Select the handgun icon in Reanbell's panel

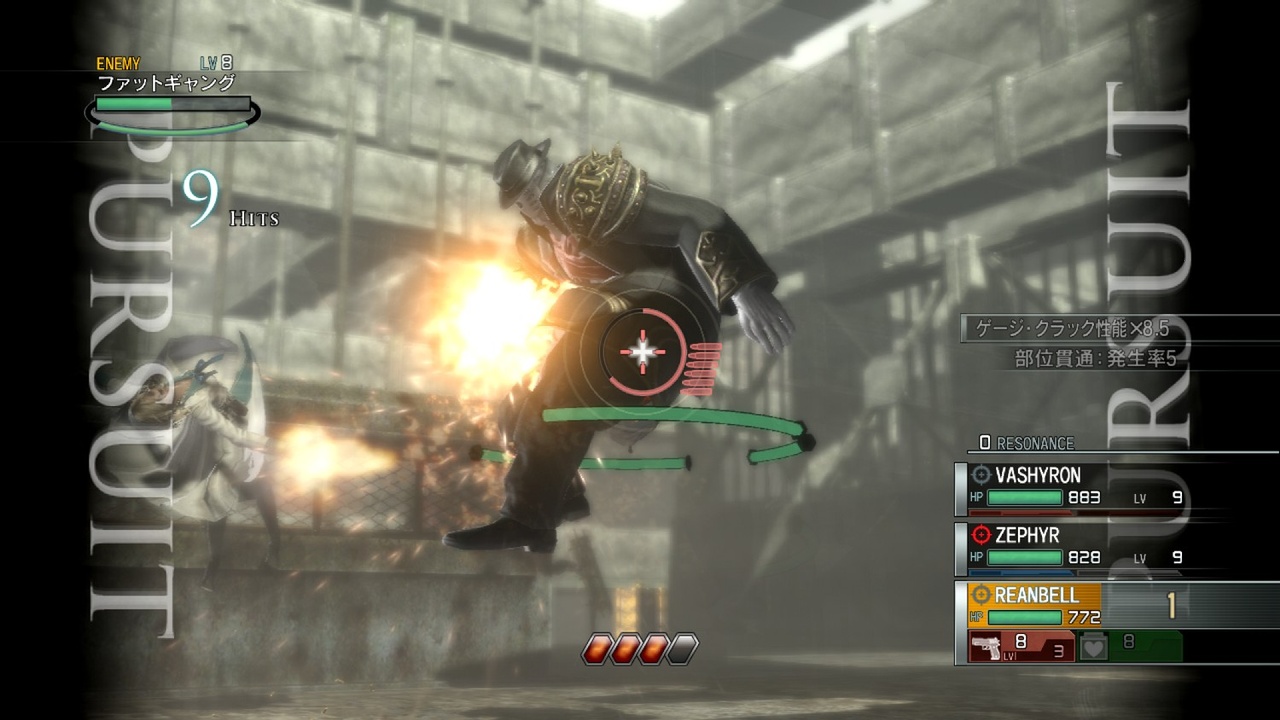987,645
